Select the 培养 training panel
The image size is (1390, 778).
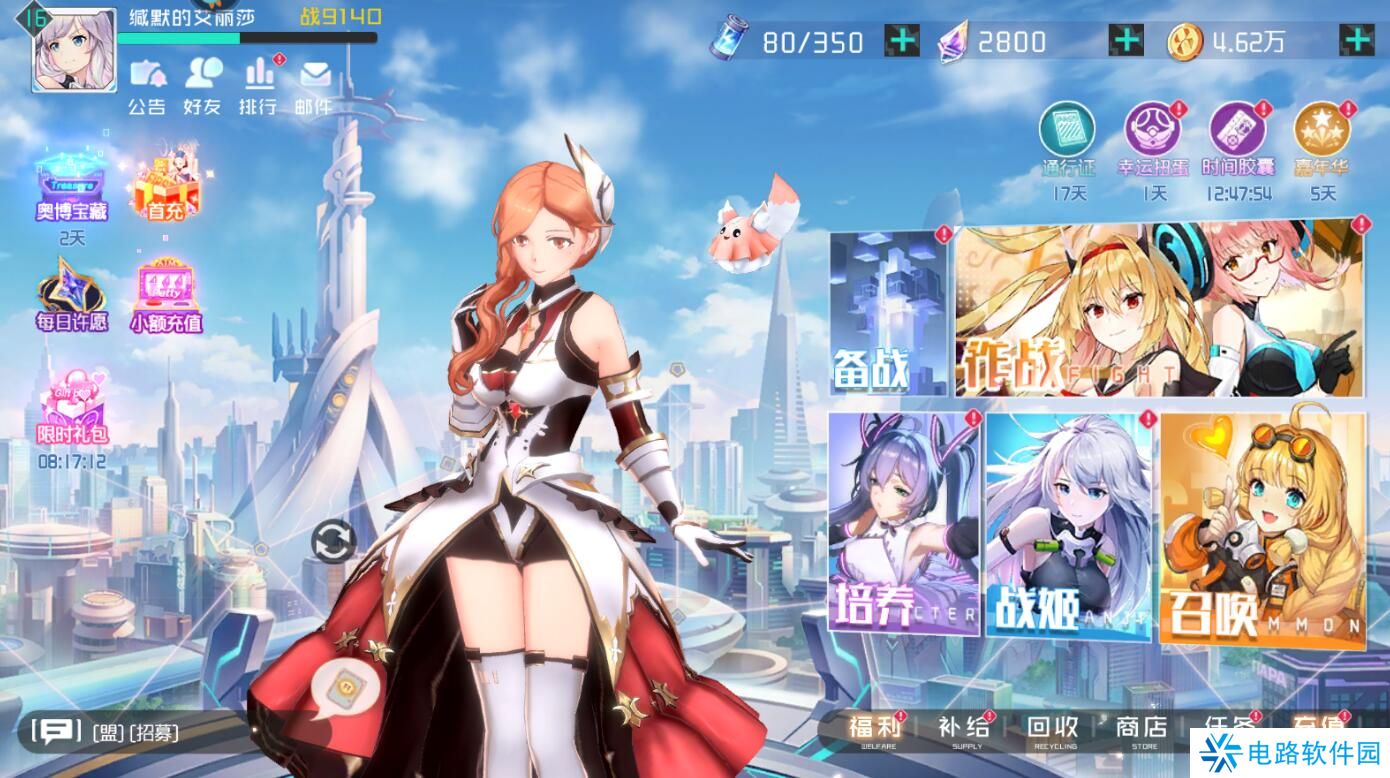(903, 523)
